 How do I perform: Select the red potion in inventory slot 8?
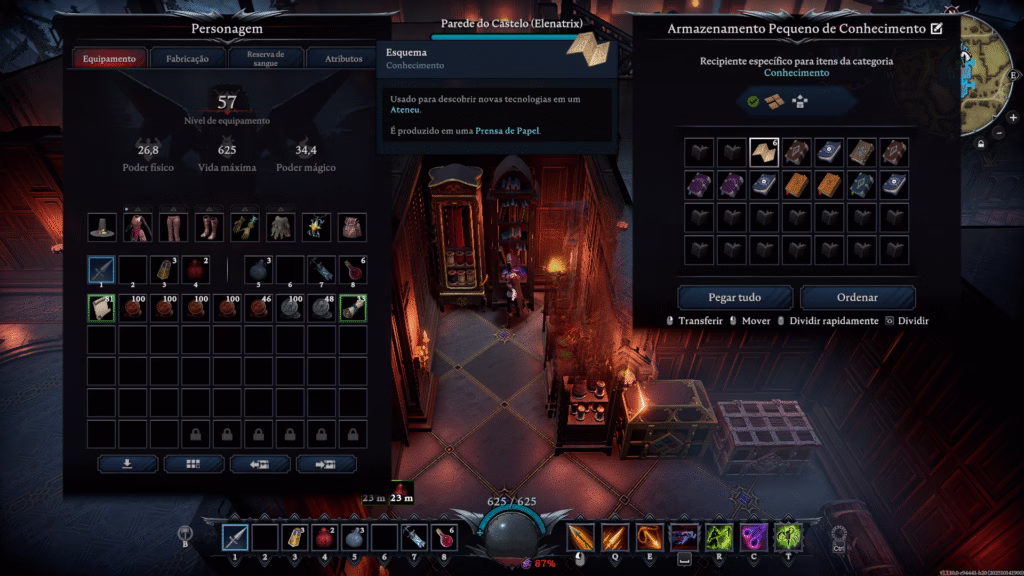point(353,269)
